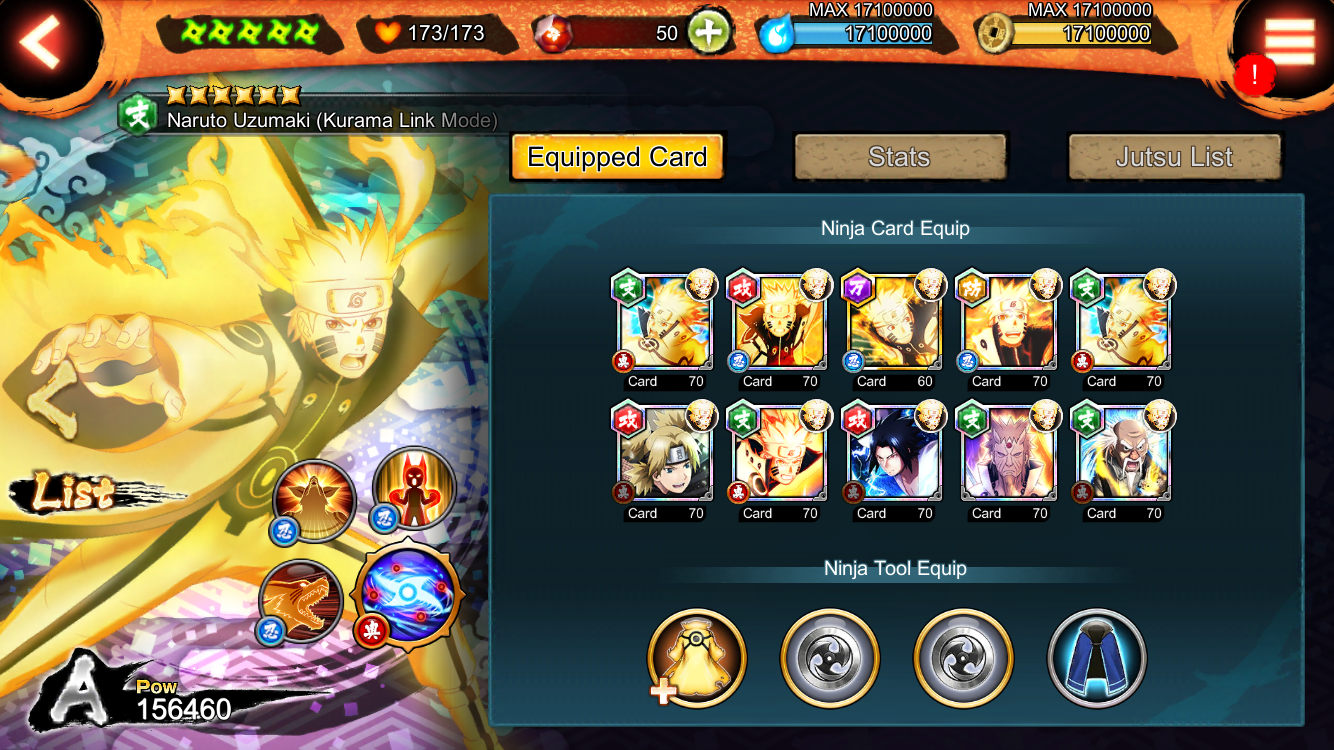Open the Jutsu List tab
1334x750 pixels.
pos(1174,157)
